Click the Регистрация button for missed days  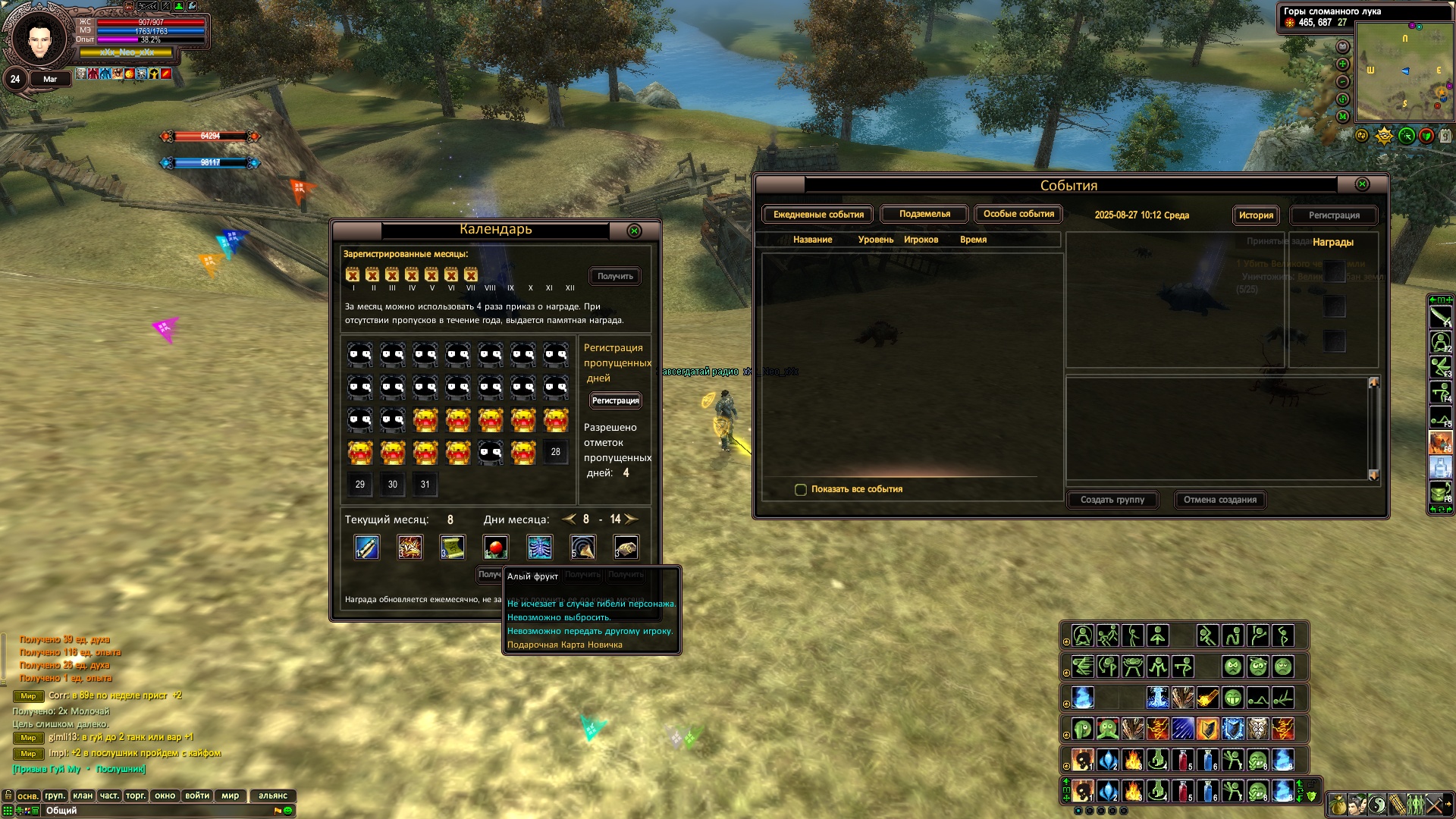click(615, 400)
